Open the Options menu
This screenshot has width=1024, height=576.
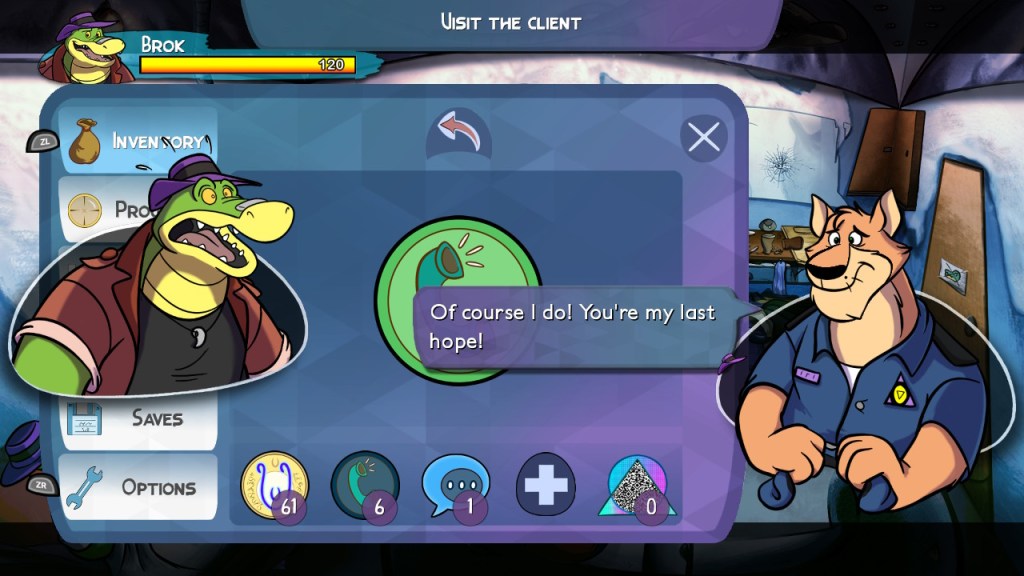tap(140, 487)
